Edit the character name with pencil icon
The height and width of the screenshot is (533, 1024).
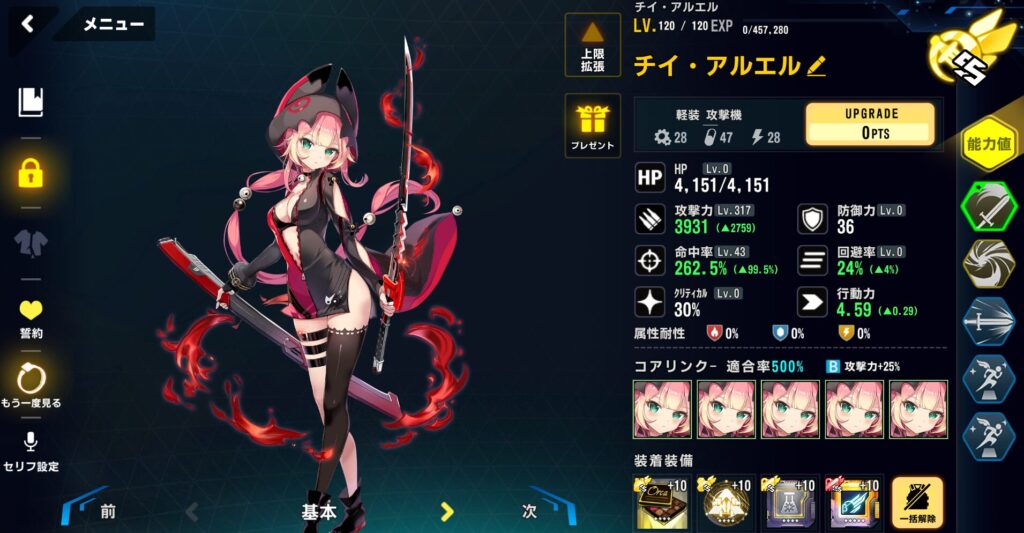816,66
